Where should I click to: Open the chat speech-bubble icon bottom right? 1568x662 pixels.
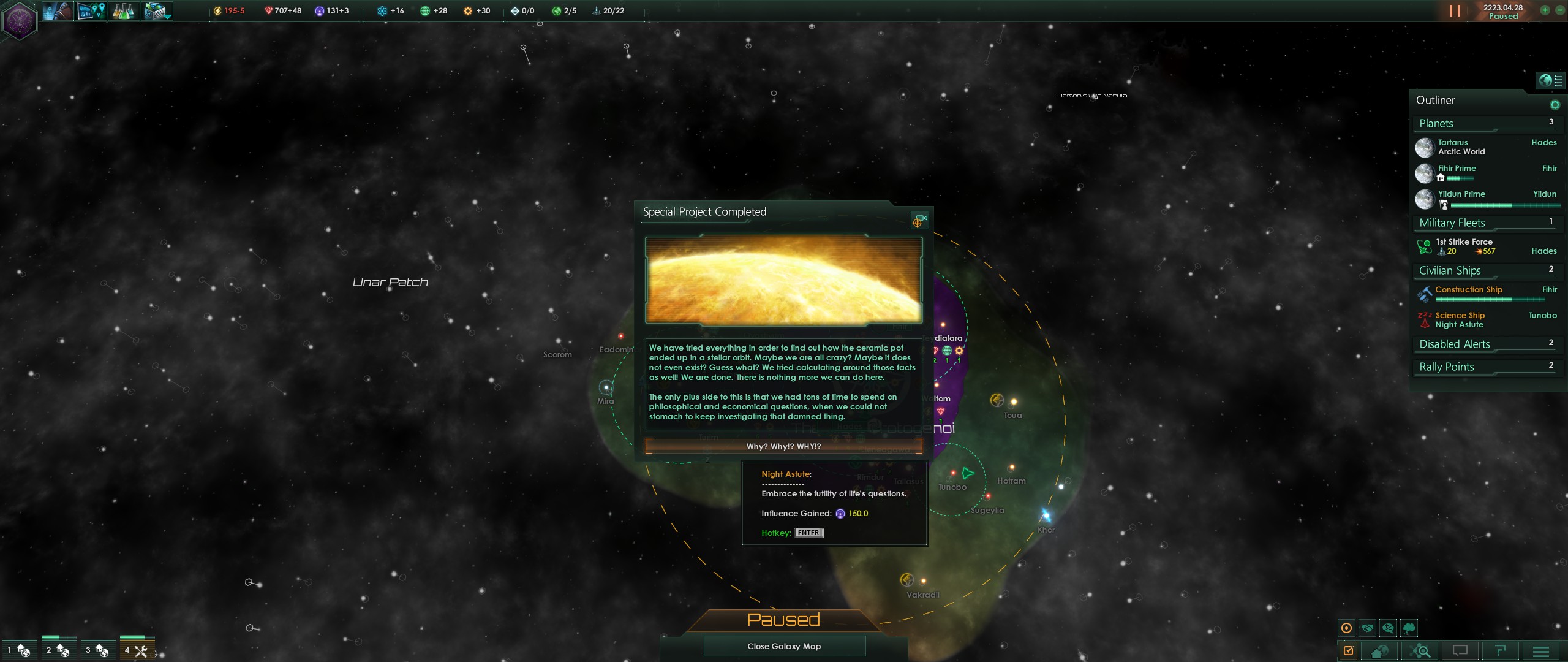coord(1460,651)
